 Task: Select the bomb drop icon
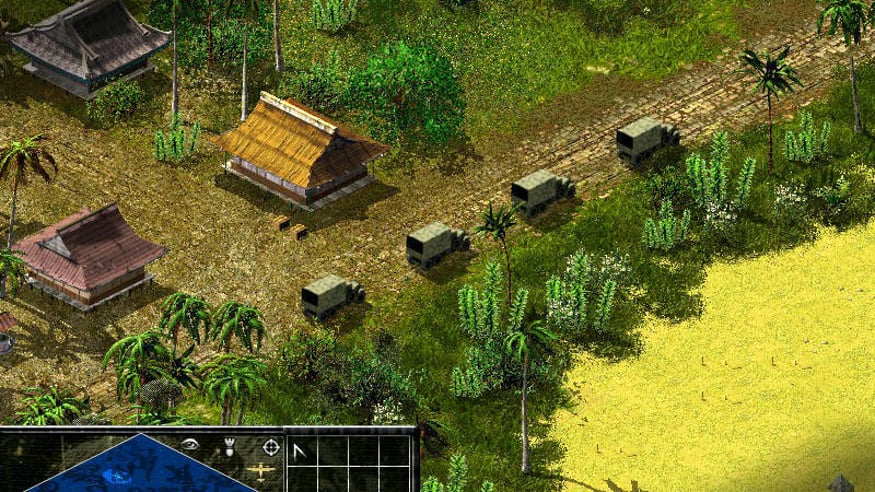click(x=230, y=445)
